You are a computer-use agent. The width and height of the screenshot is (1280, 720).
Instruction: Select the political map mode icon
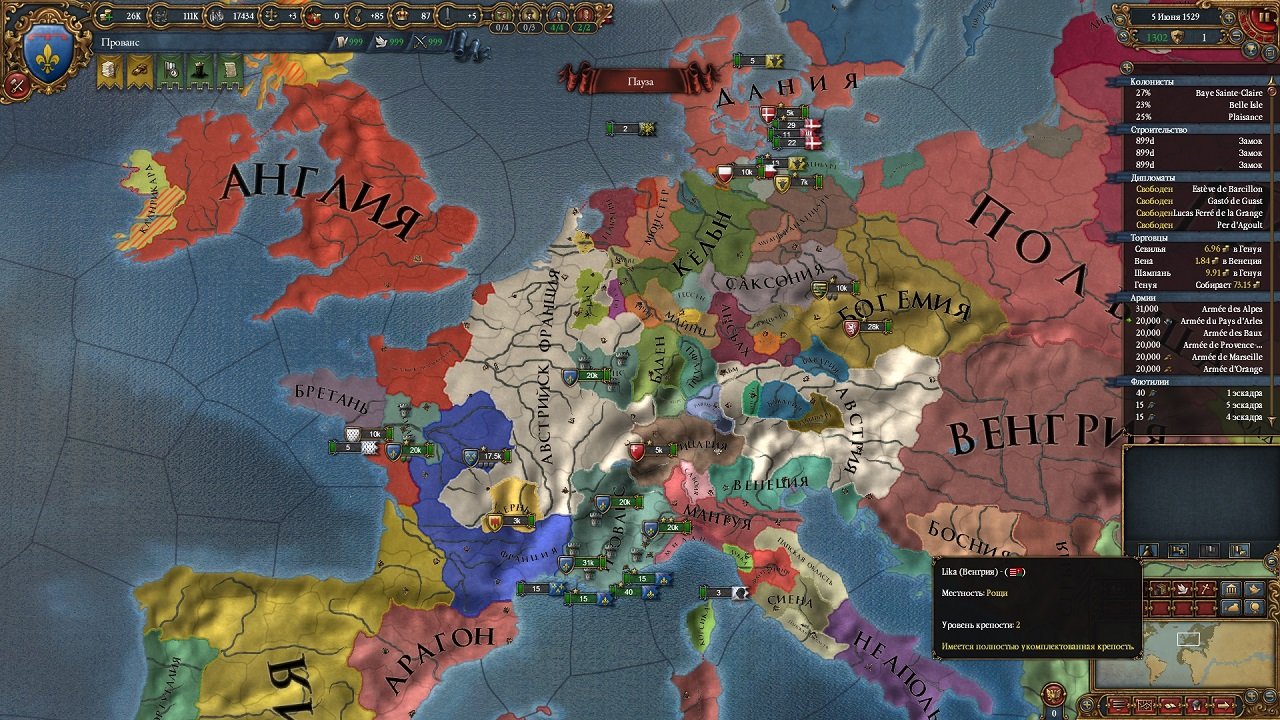pyautogui.click(x=1160, y=588)
